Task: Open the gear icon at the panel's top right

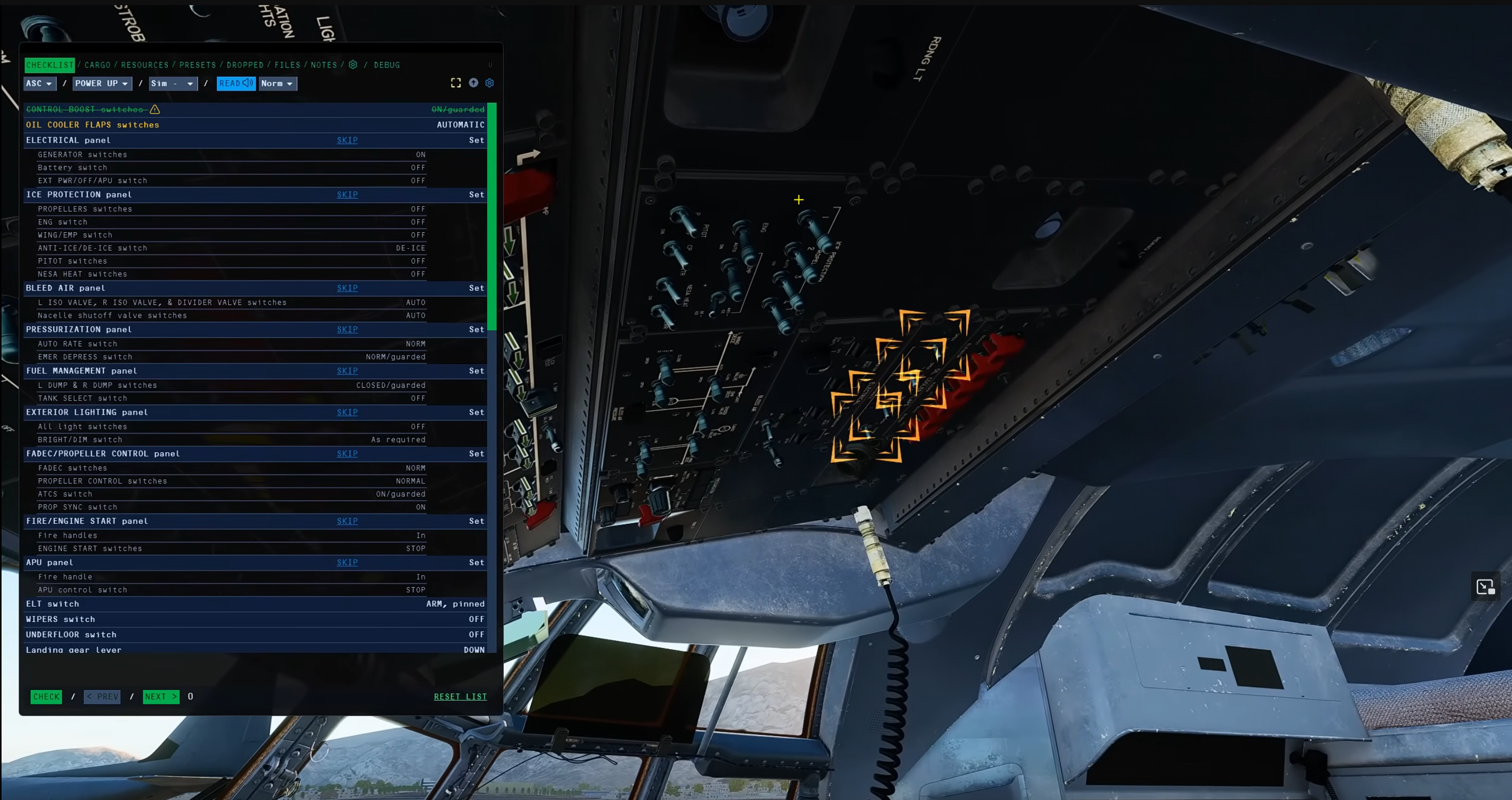Action: point(490,83)
